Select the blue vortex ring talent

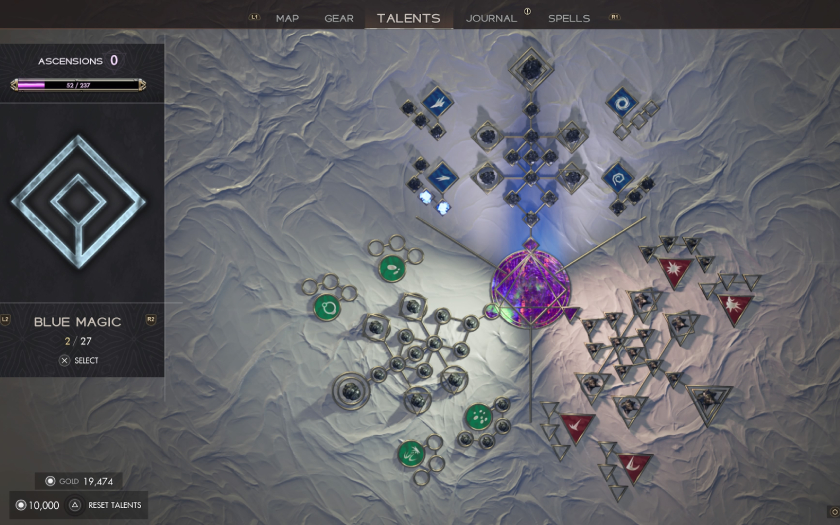[x=623, y=102]
